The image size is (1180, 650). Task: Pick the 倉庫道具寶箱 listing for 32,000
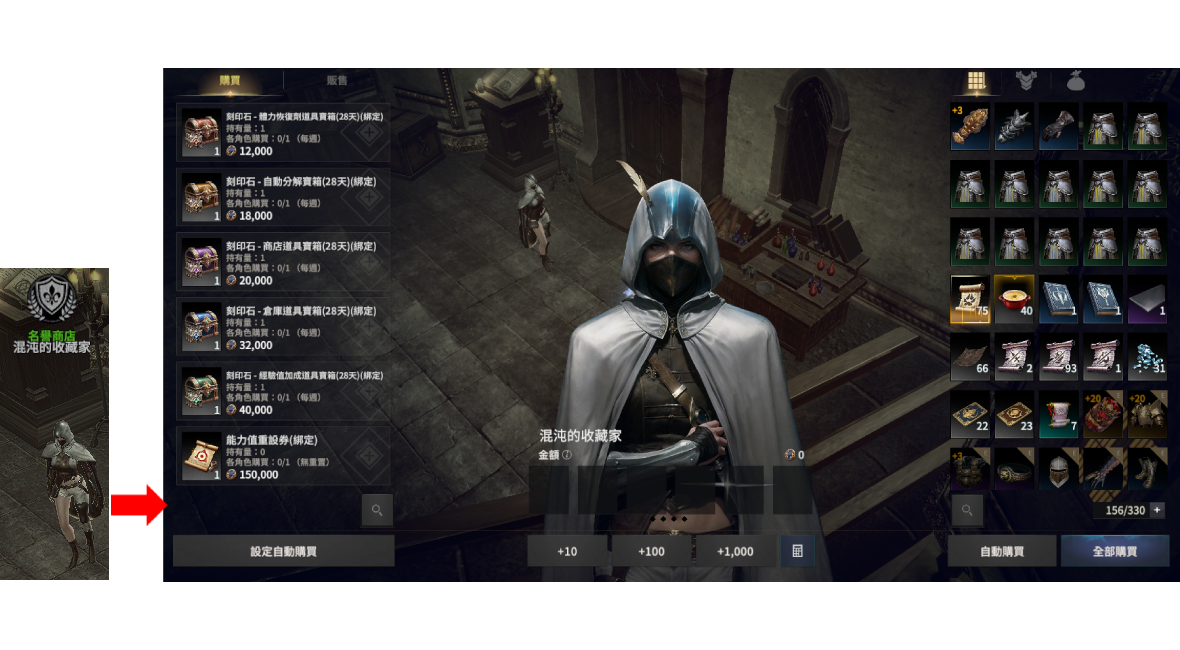[x=284, y=328]
